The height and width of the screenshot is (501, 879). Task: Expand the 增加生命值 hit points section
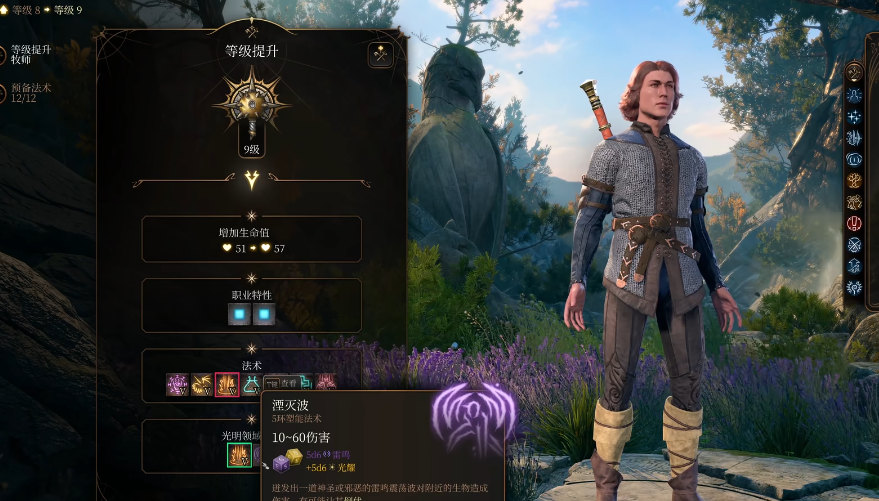(x=251, y=239)
